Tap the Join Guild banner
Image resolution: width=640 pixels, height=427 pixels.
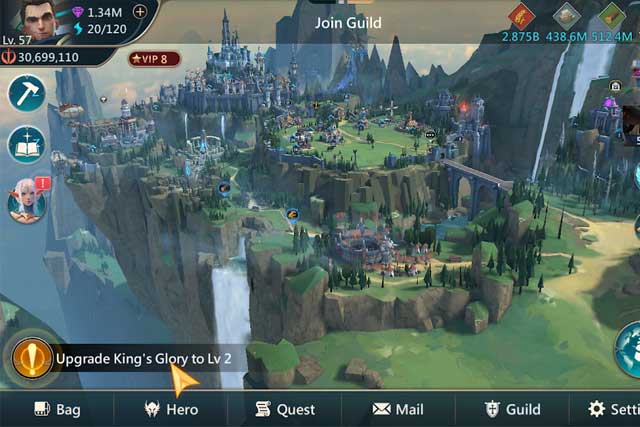347,22
